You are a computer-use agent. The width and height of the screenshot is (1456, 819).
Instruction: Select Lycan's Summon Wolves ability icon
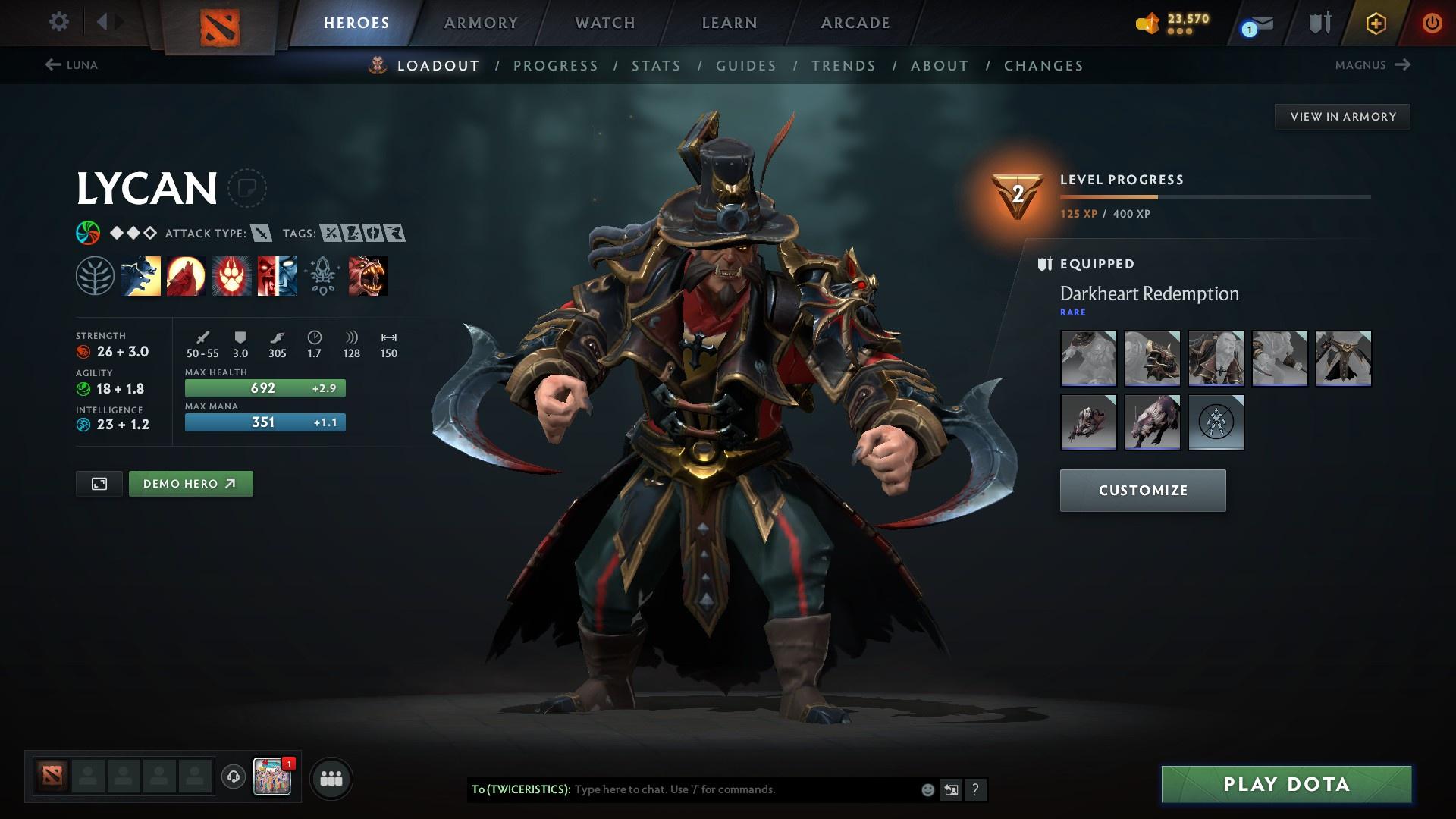click(140, 275)
